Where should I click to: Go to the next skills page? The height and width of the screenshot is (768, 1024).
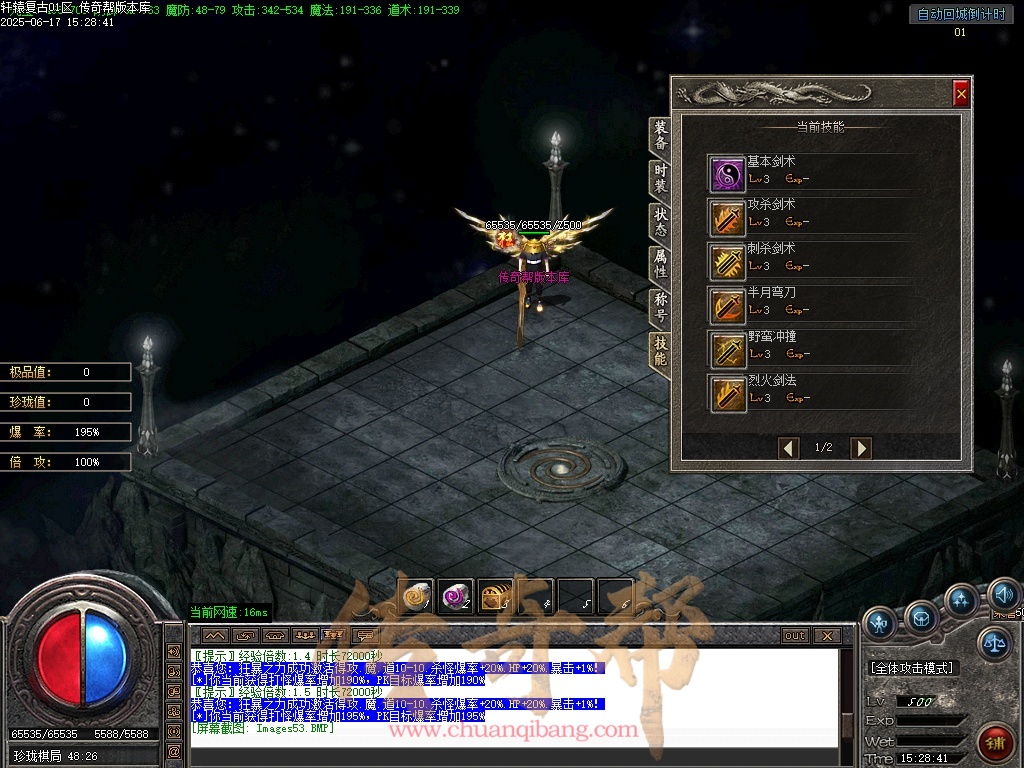tap(860, 448)
